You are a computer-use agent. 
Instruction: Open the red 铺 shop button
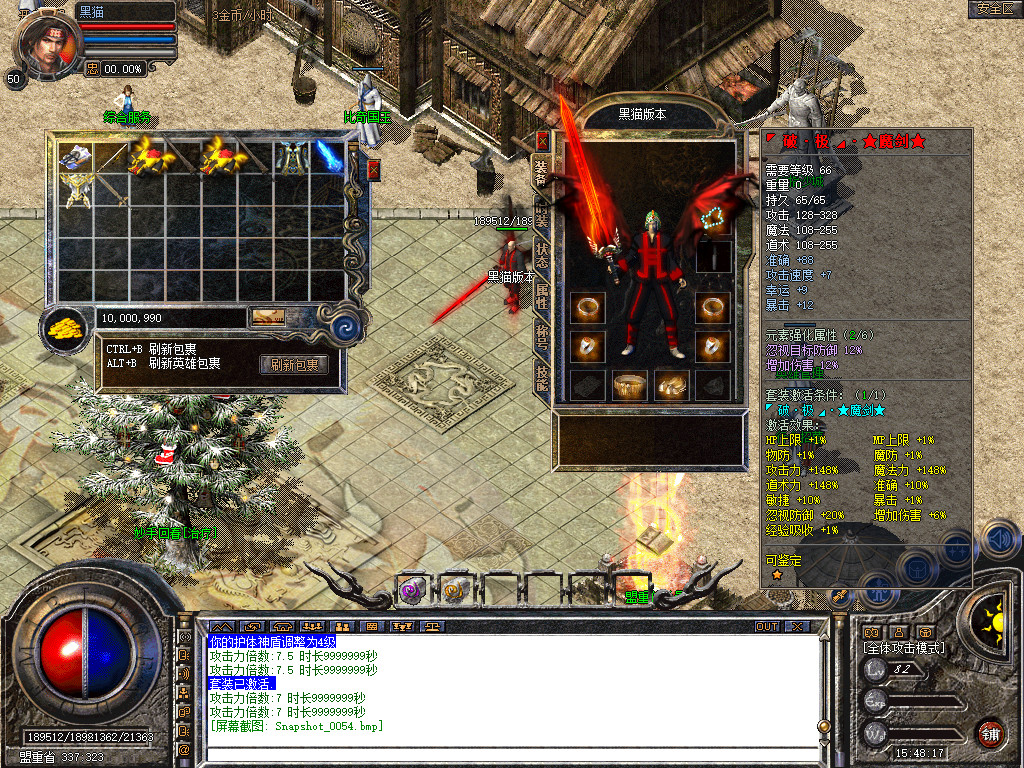pos(991,732)
